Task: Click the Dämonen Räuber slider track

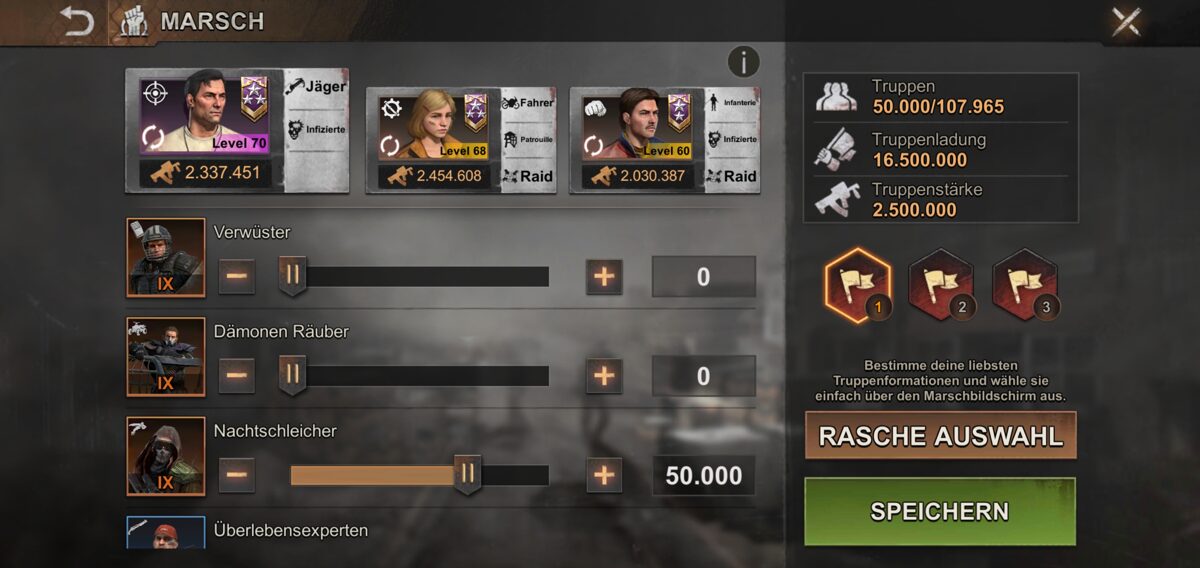Action: pos(420,376)
